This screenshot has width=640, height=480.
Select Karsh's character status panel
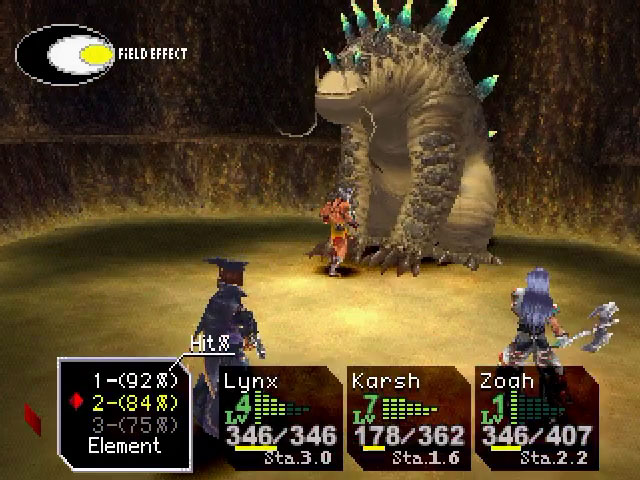pyautogui.click(x=406, y=415)
